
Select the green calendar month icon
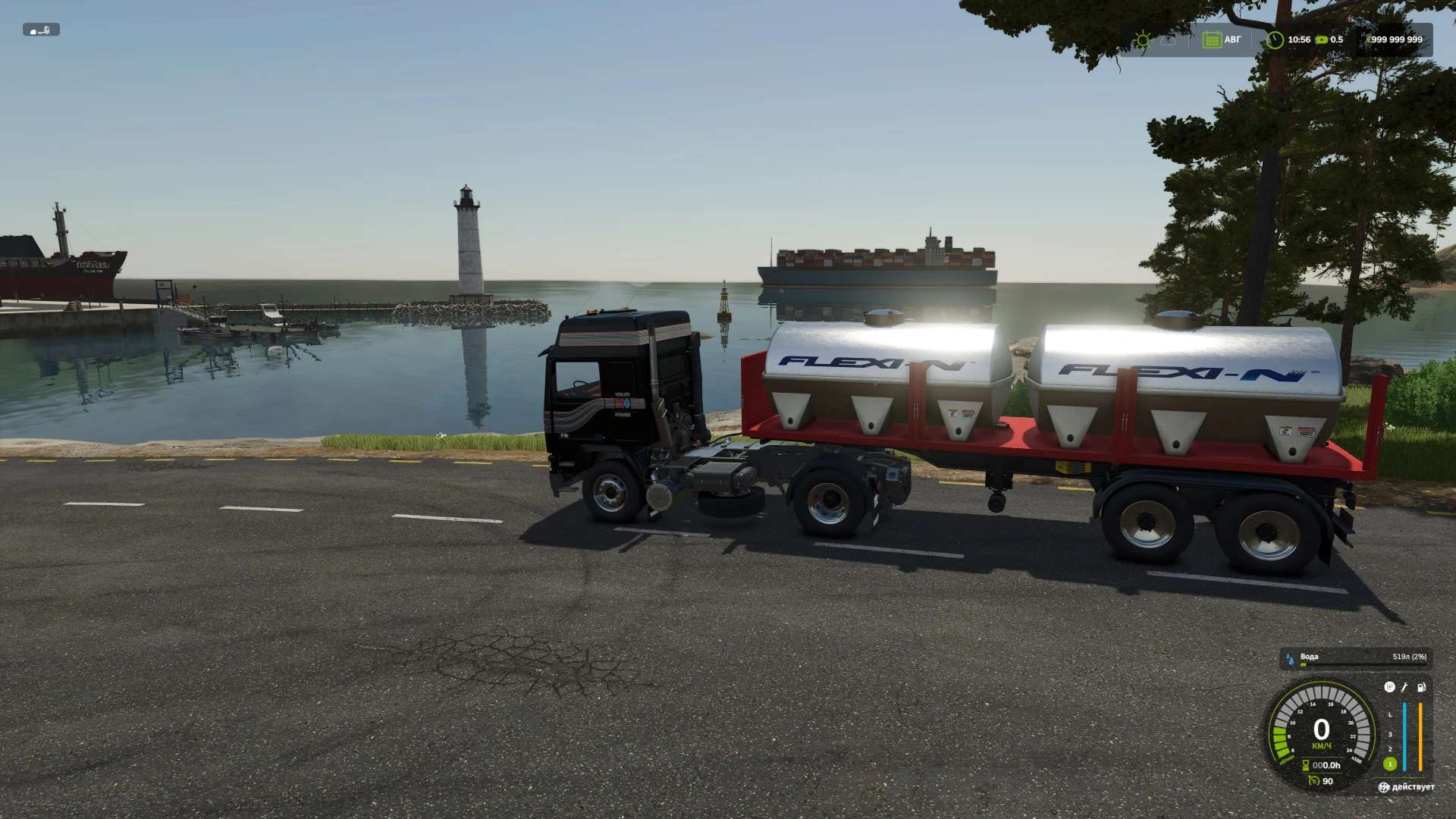[1211, 39]
